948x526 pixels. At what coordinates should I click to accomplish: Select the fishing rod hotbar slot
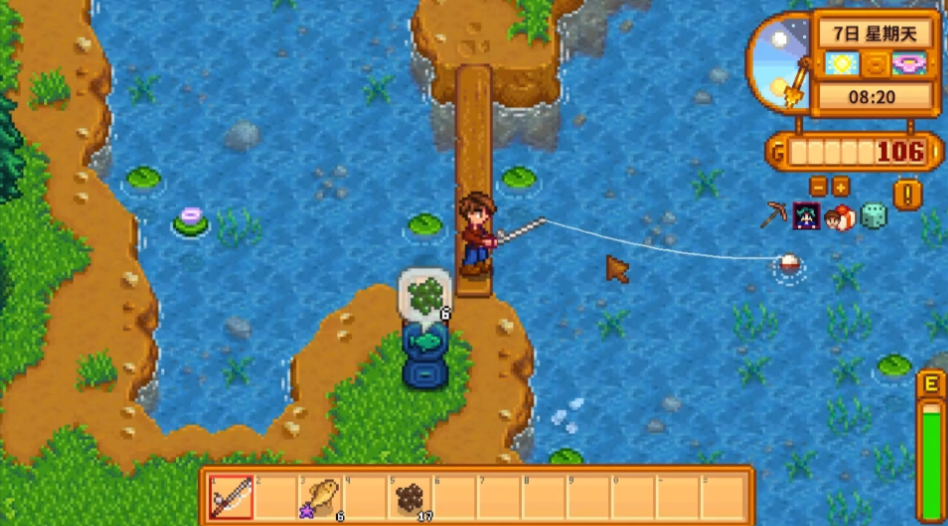click(x=231, y=496)
